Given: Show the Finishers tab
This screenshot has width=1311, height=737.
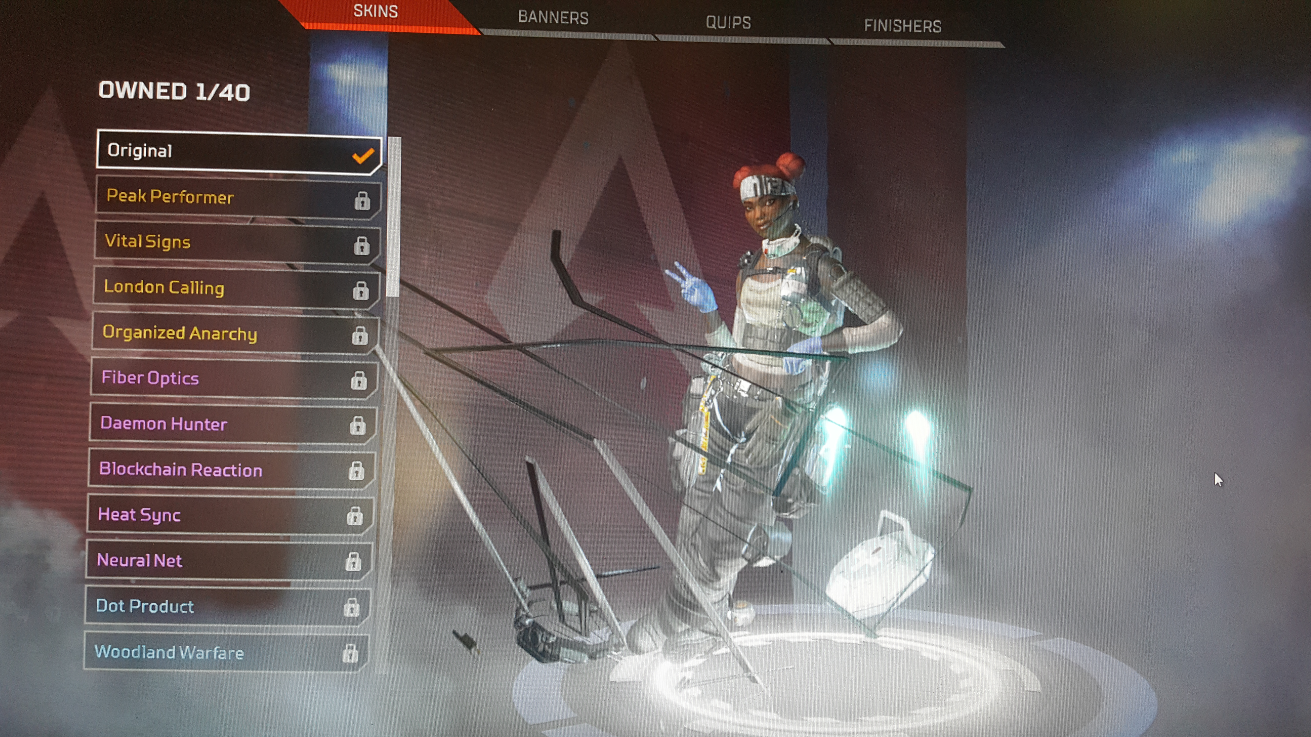Looking at the screenshot, I should click(902, 26).
